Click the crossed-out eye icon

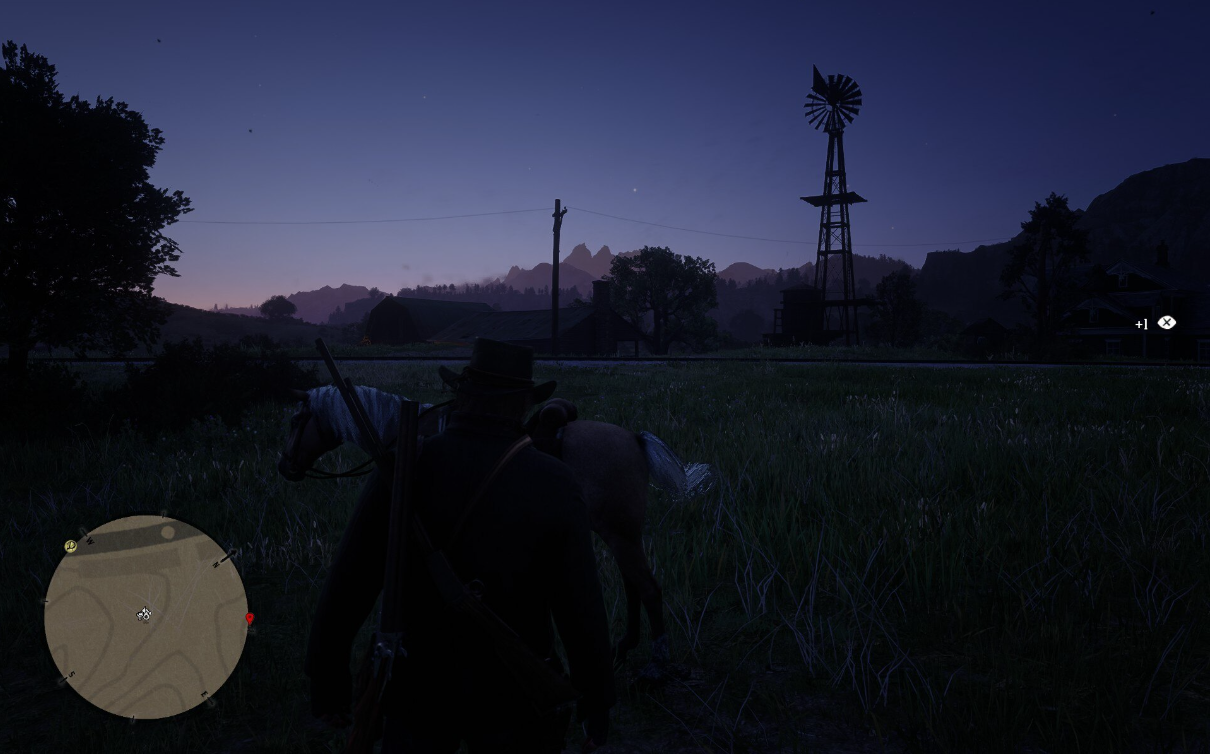tap(1166, 323)
